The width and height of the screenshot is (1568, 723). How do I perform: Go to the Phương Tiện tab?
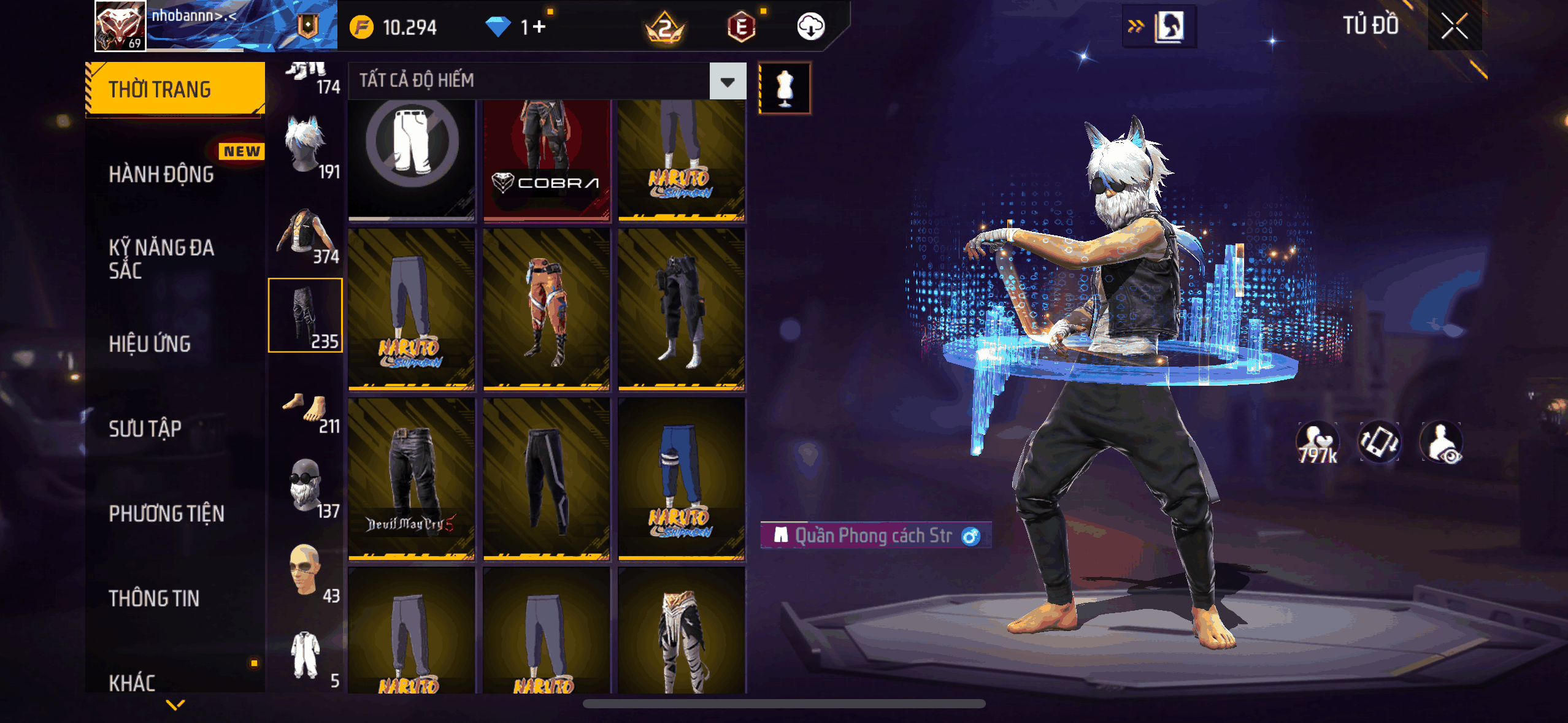[x=166, y=513]
